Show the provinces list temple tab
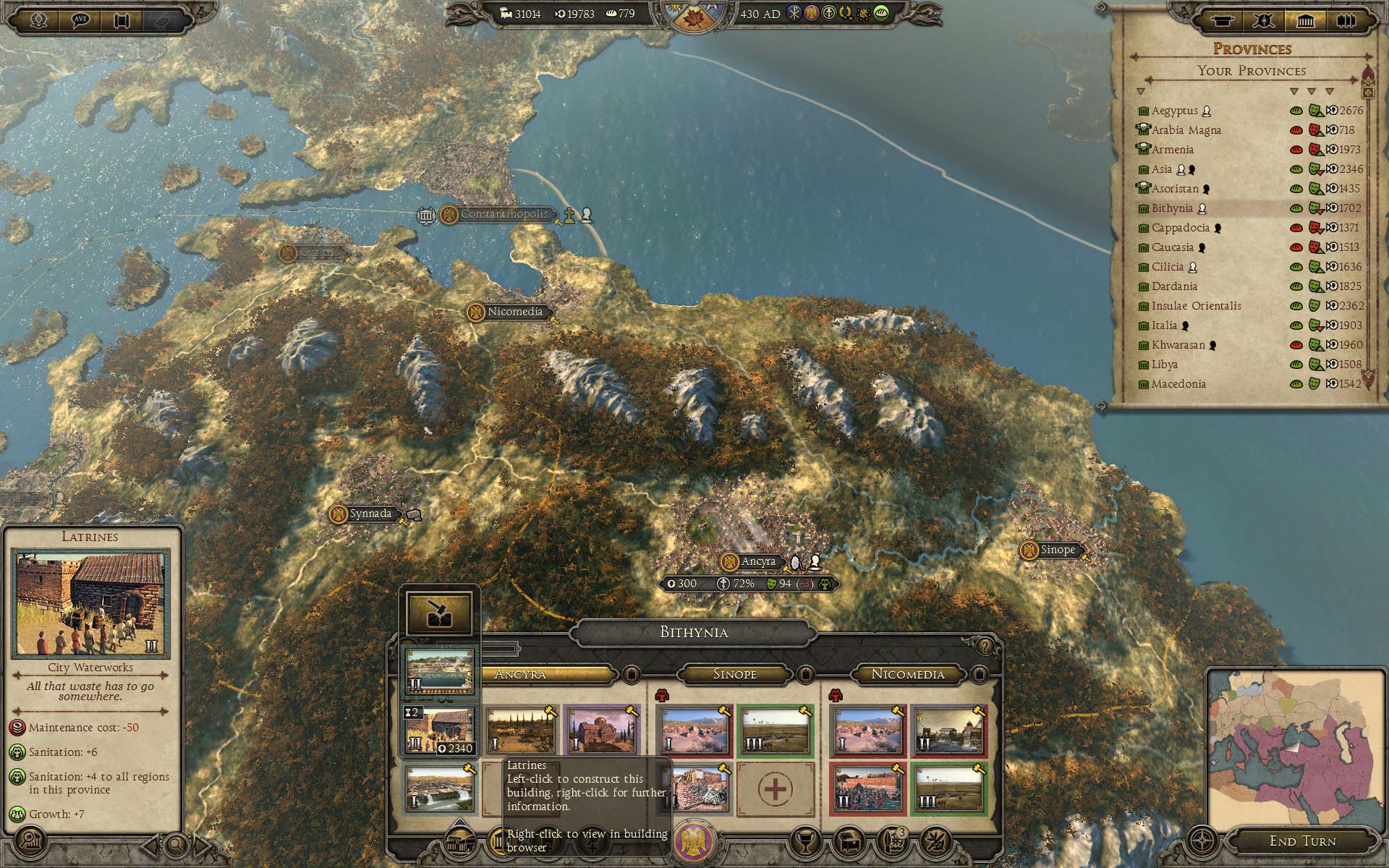Viewport: 1389px width, 868px height. click(x=1305, y=20)
